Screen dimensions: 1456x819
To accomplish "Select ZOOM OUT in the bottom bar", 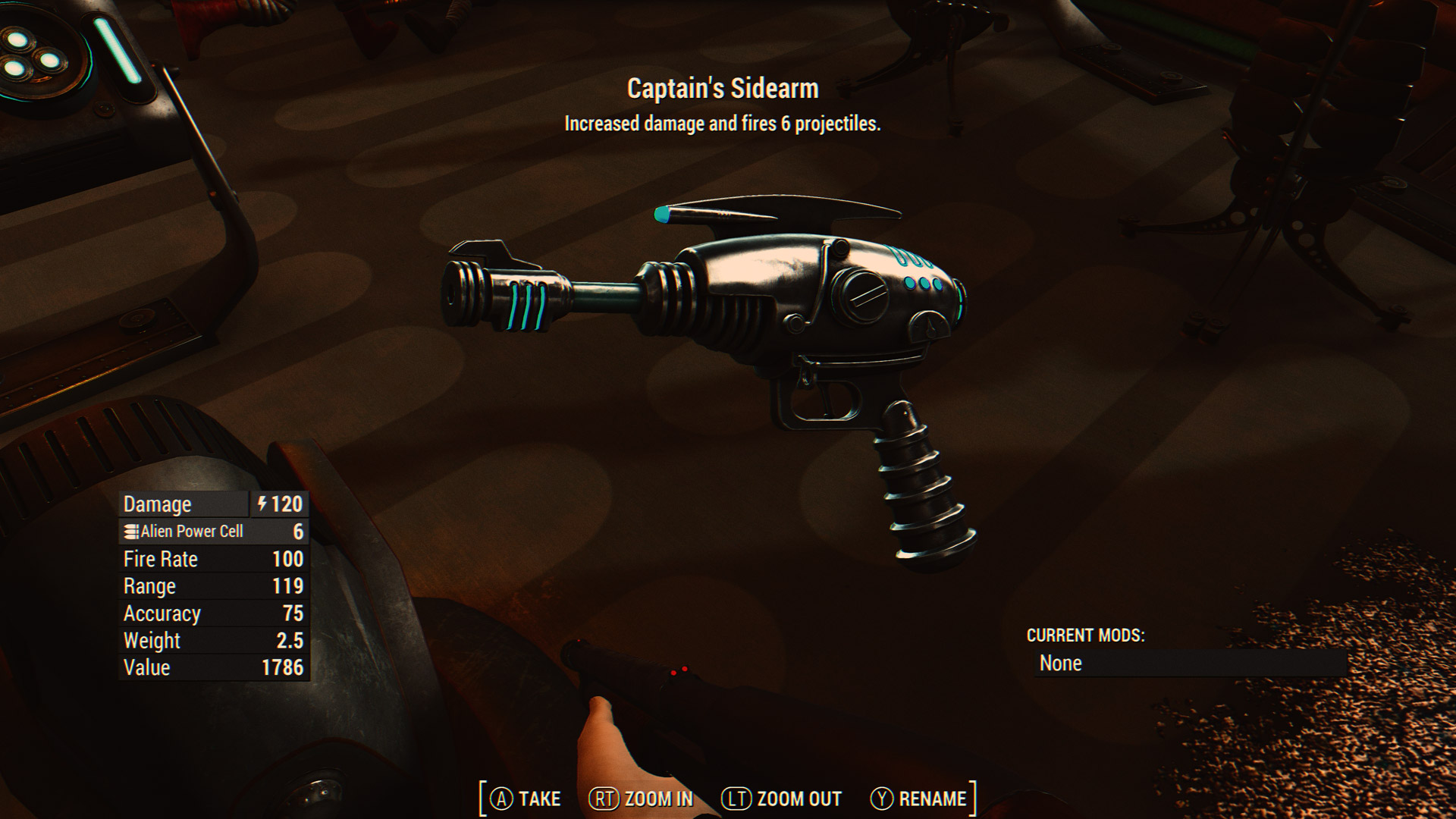I will point(782,799).
